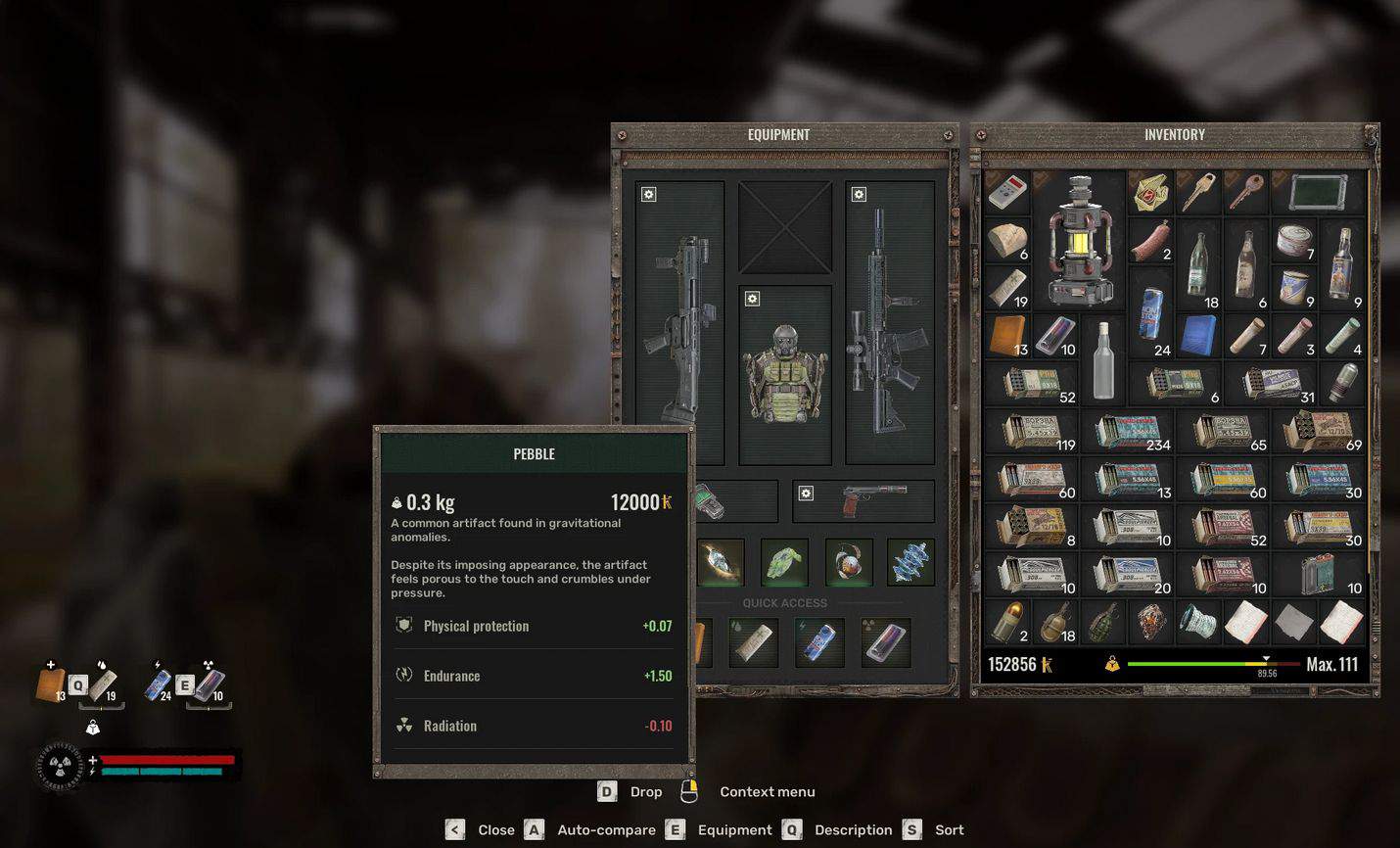Select the tin can stack of 7
The image size is (1400, 848).
pyautogui.click(x=1295, y=241)
